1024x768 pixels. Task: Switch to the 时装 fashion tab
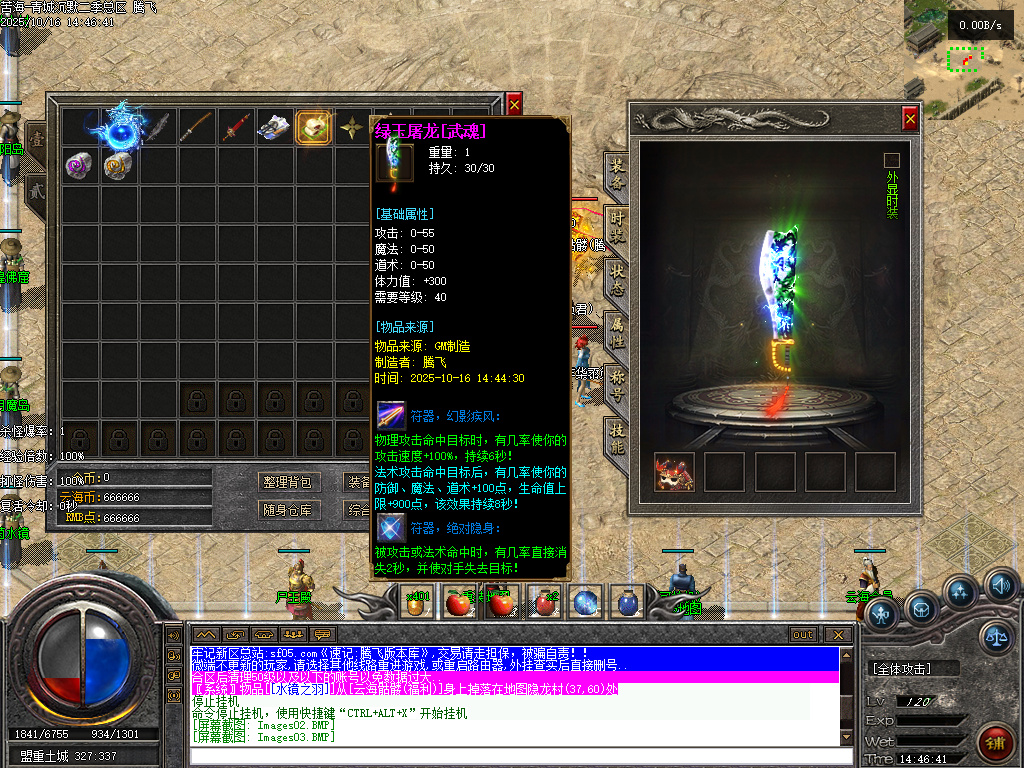pyautogui.click(x=618, y=228)
